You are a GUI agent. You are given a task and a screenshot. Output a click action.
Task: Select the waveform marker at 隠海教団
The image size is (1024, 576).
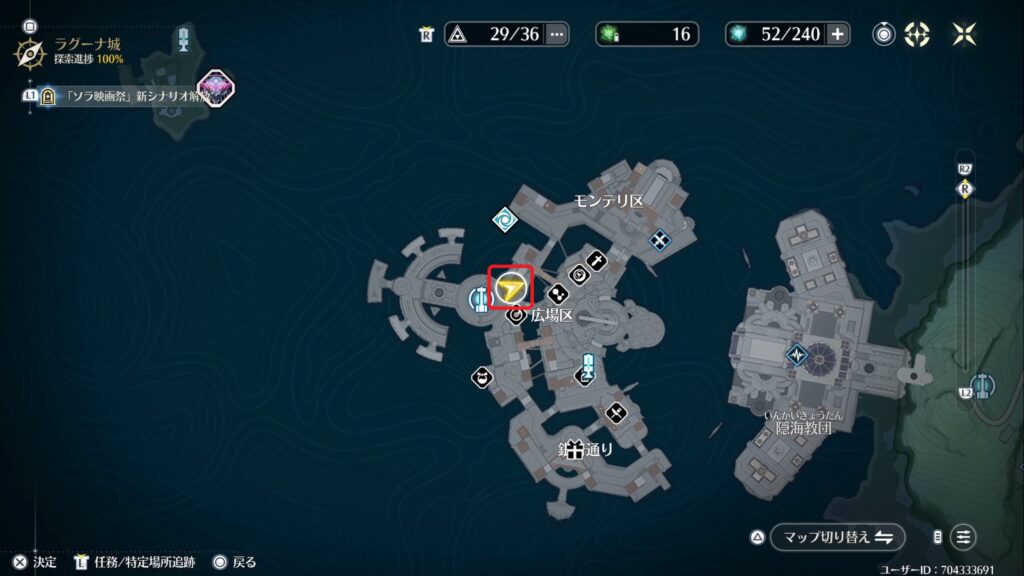click(797, 354)
